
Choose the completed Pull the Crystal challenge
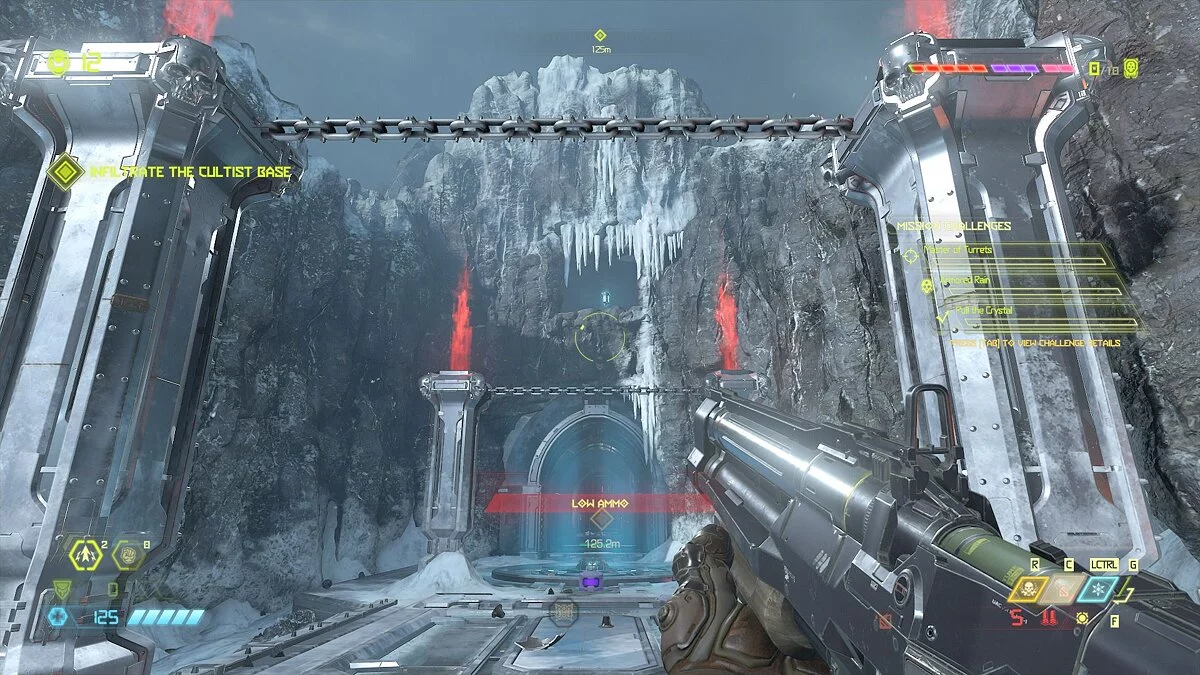[x=984, y=311]
